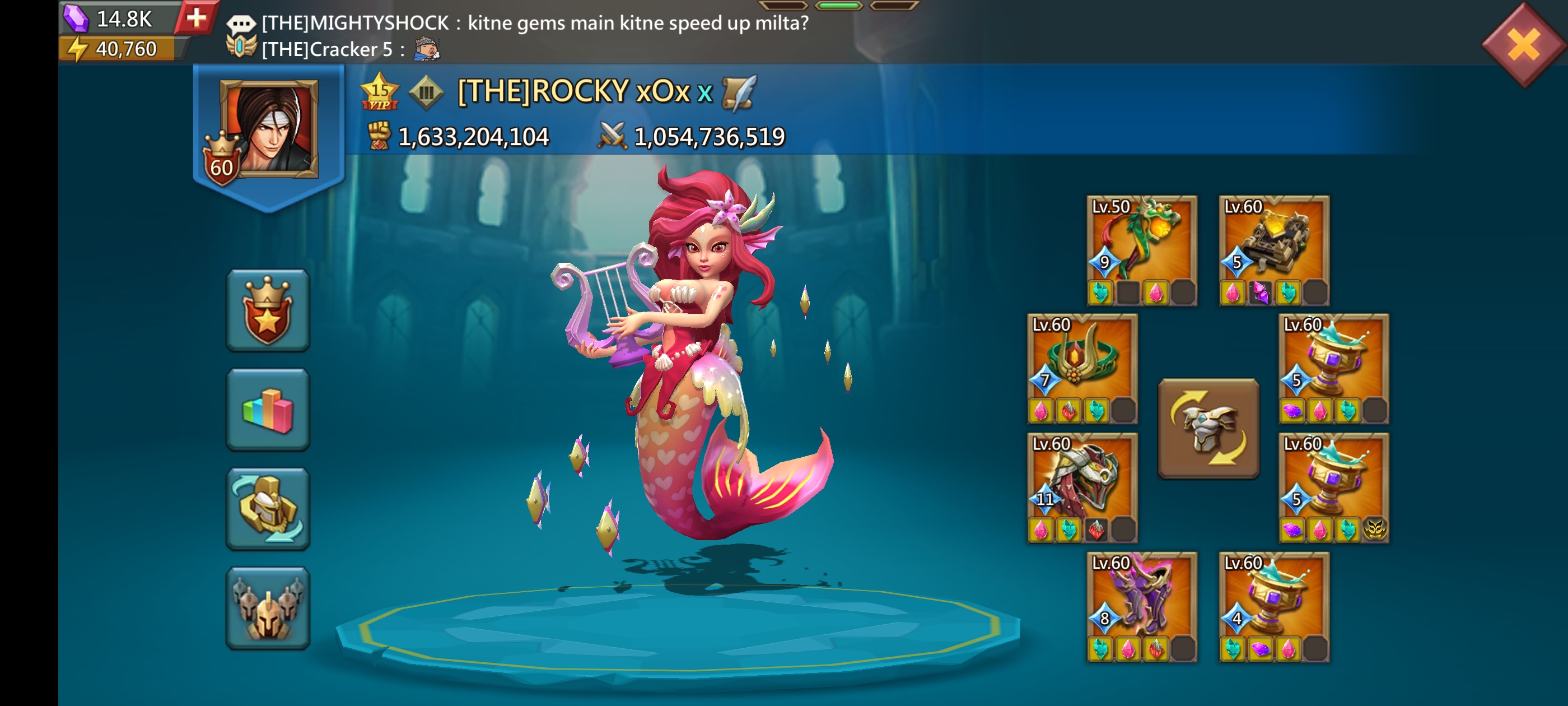Select the rank 4 golden chalice accessory
The width and height of the screenshot is (1568, 706).
pyautogui.click(x=1273, y=606)
